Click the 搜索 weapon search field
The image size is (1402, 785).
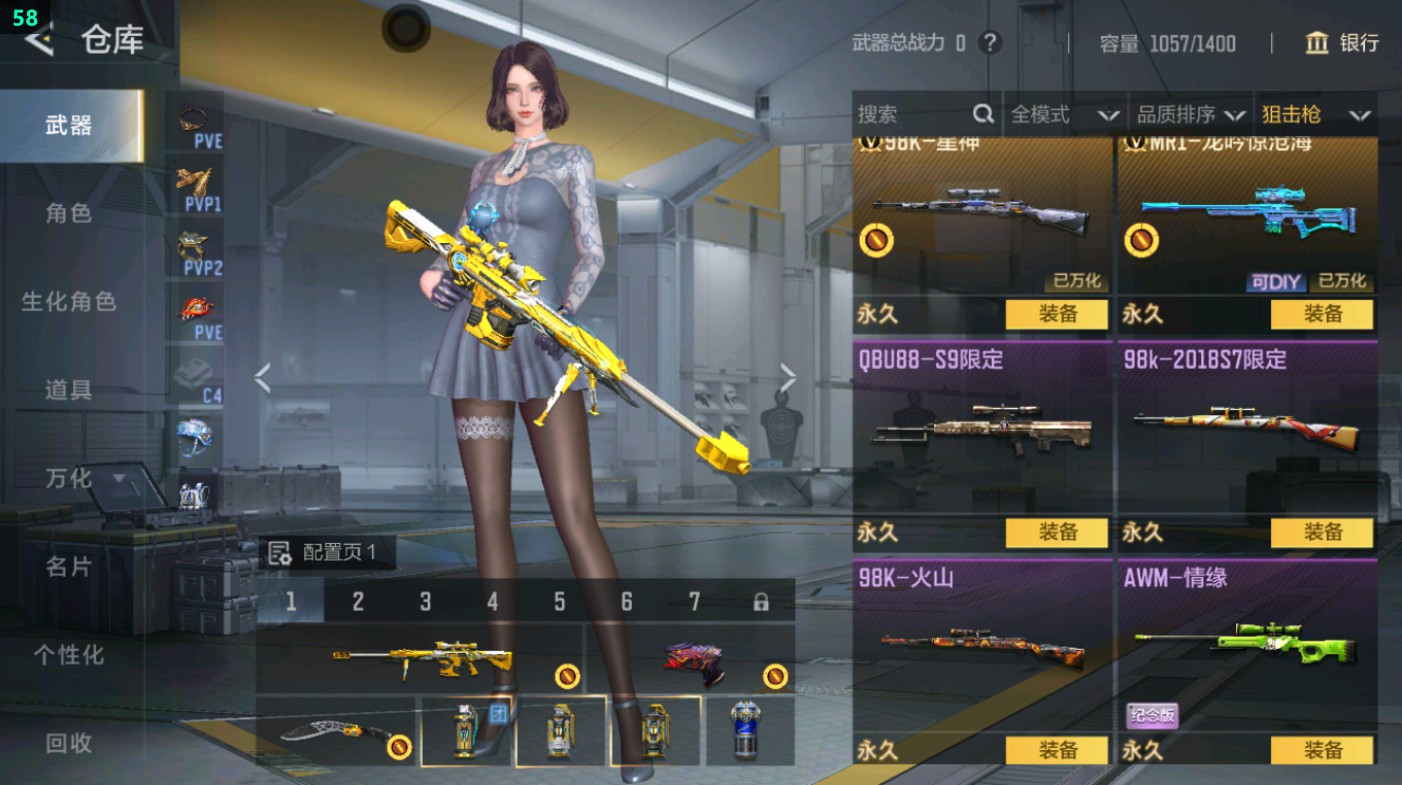pos(912,115)
